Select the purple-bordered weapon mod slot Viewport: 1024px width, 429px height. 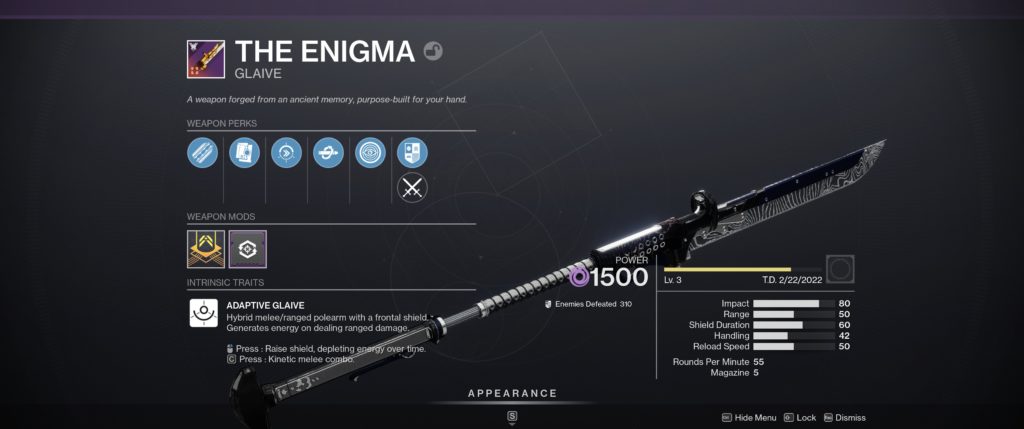point(247,249)
